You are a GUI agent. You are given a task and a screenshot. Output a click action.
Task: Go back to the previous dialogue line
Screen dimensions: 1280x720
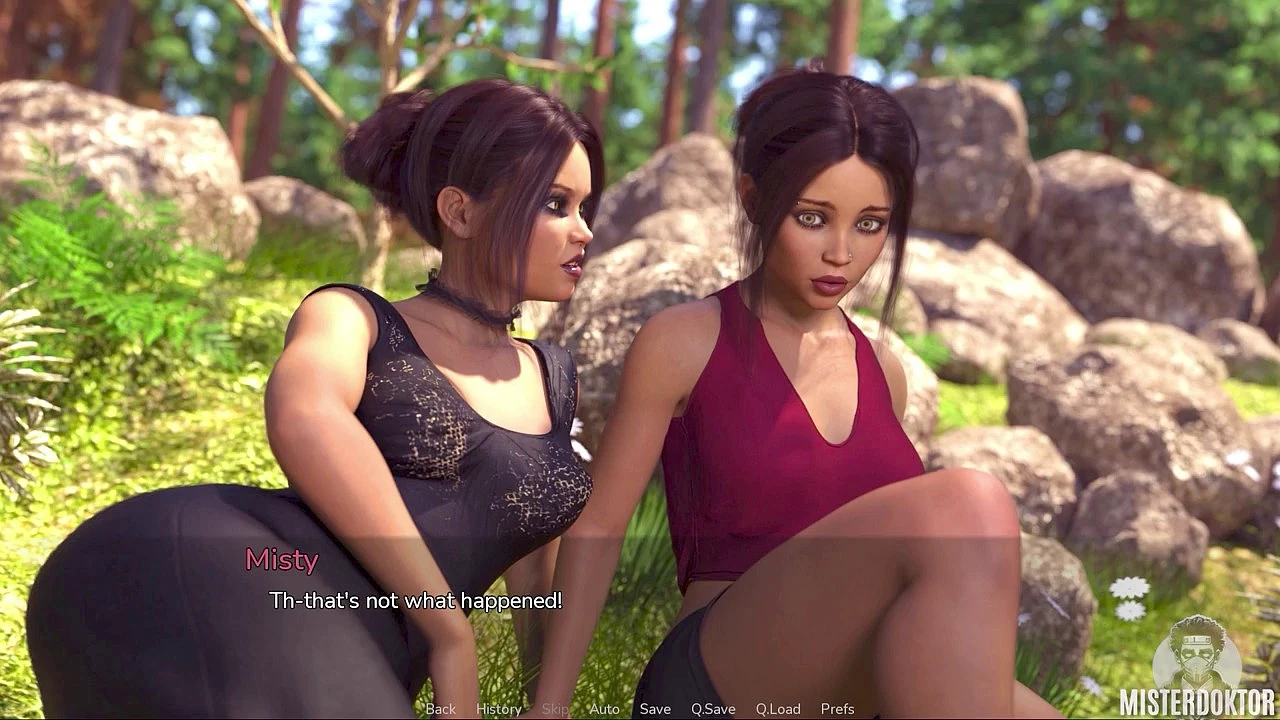point(441,709)
